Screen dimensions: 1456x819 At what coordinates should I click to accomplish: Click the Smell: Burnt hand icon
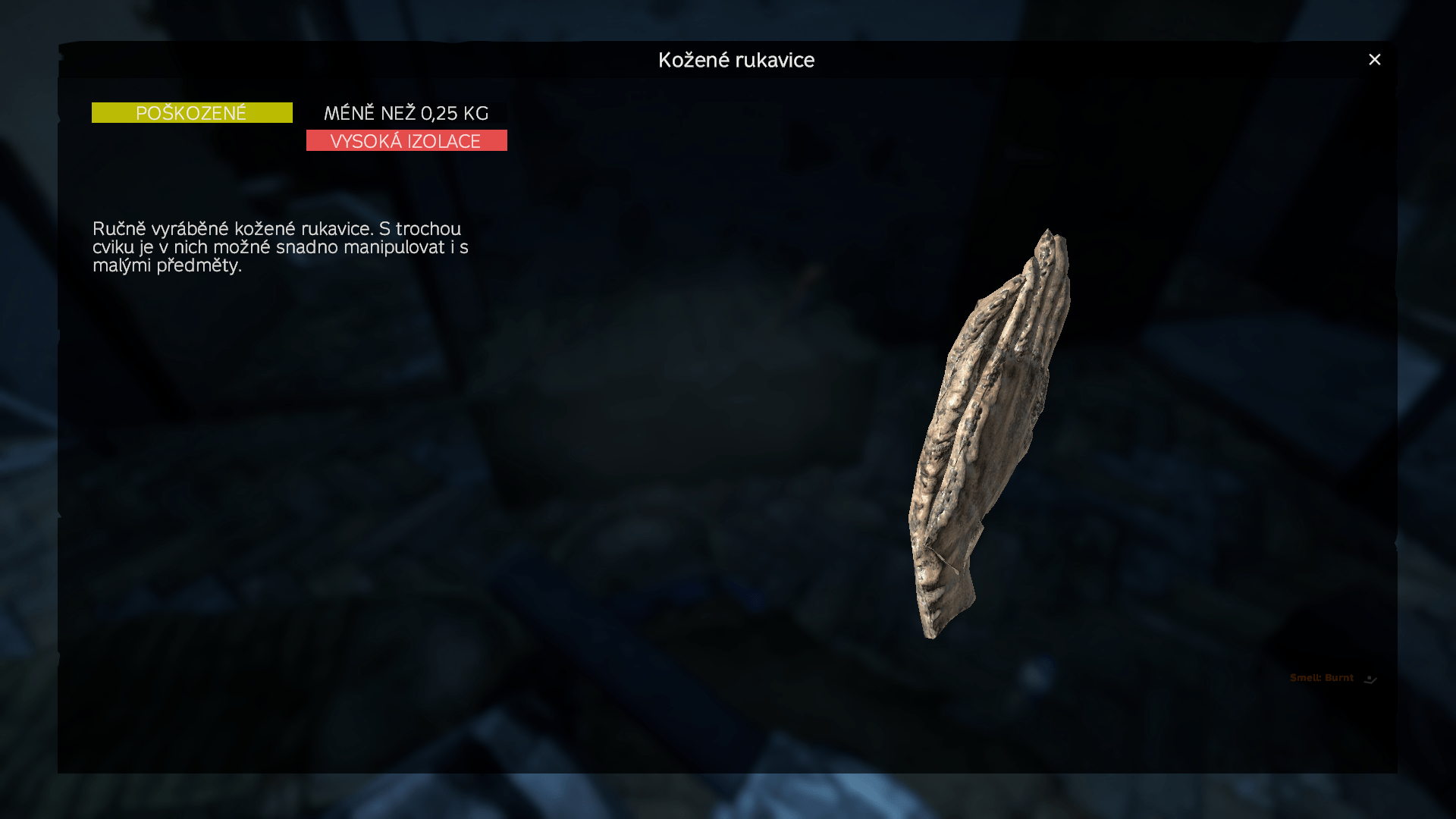[x=1370, y=679]
